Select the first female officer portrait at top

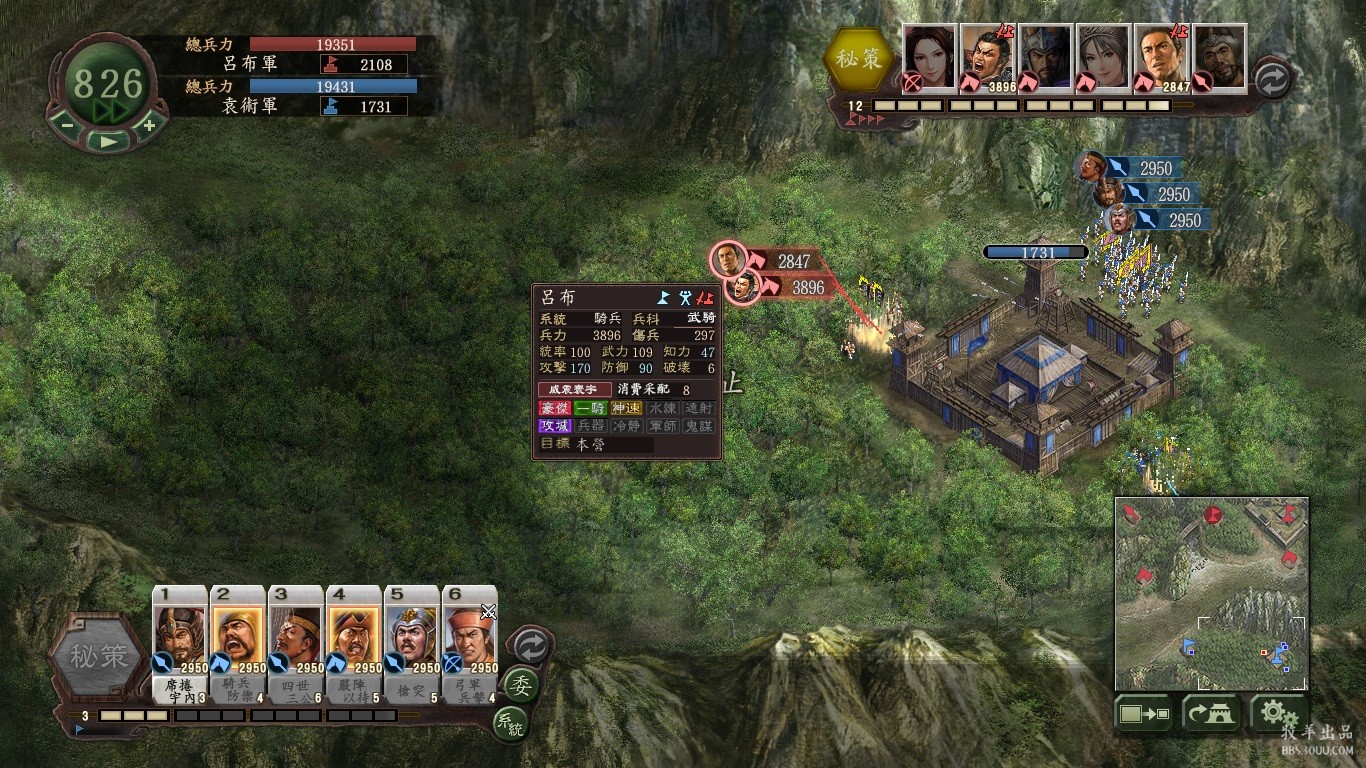click(930, 57)
